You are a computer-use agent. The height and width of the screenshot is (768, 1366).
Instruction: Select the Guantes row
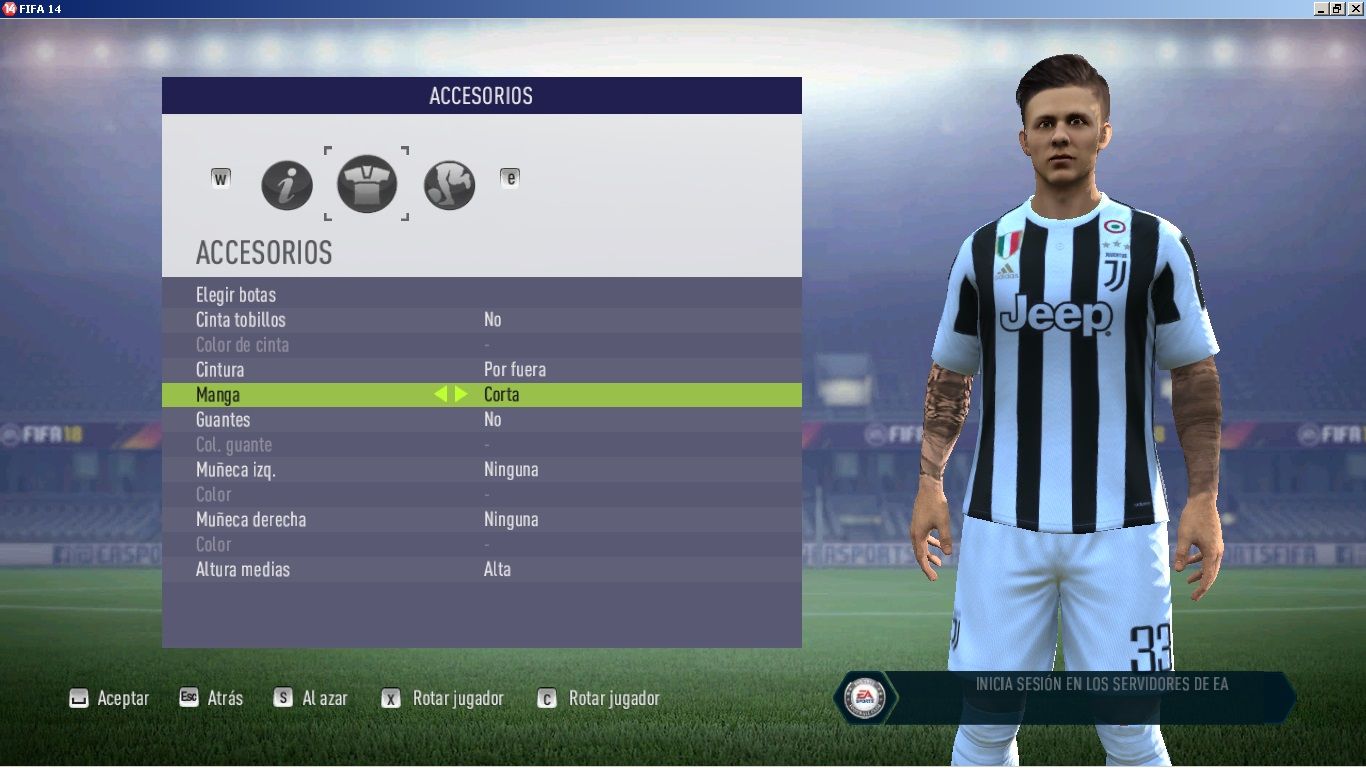(x=223, y=420)
